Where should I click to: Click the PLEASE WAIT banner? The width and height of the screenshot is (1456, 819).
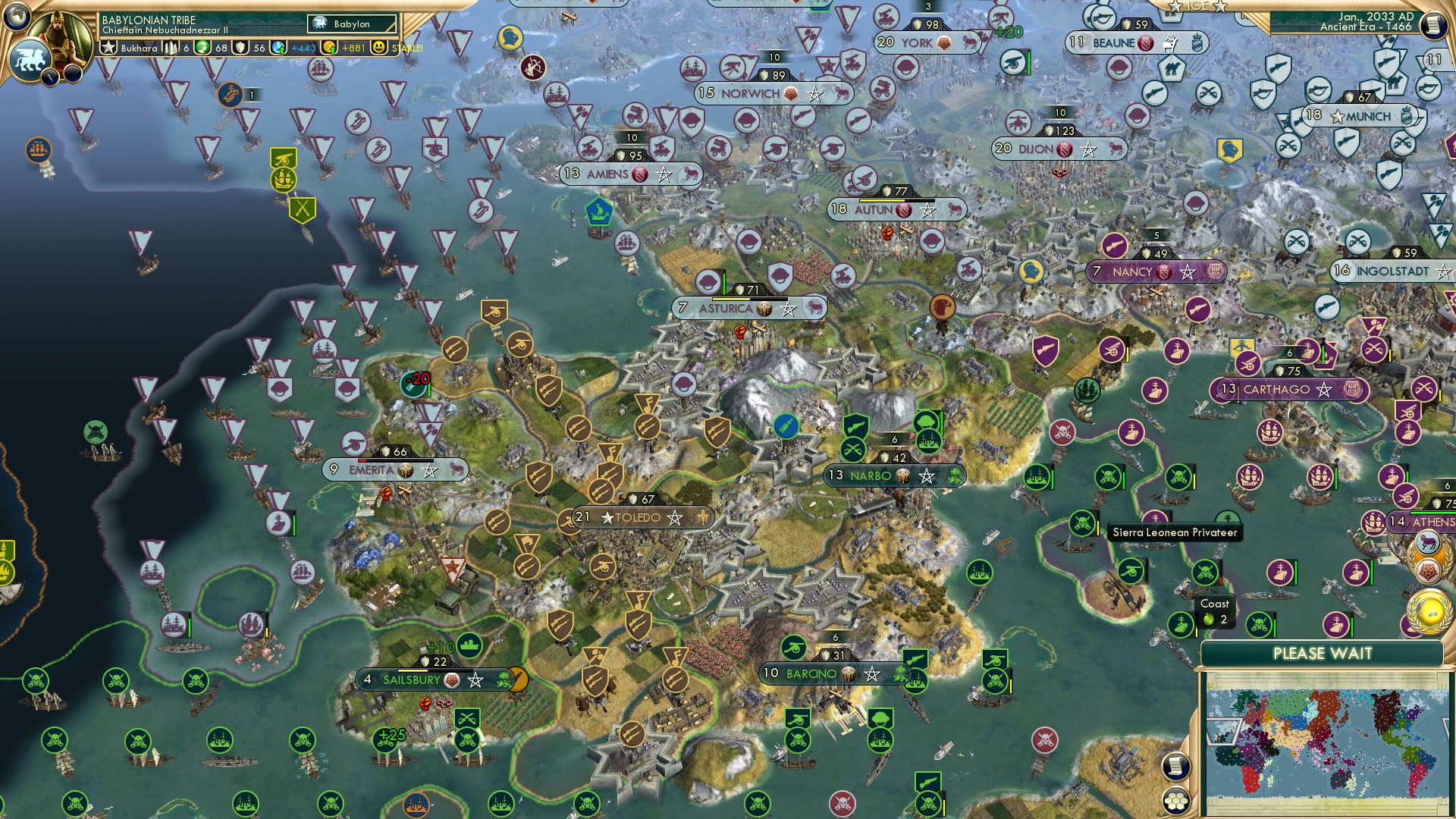[x=1323, y=653]
